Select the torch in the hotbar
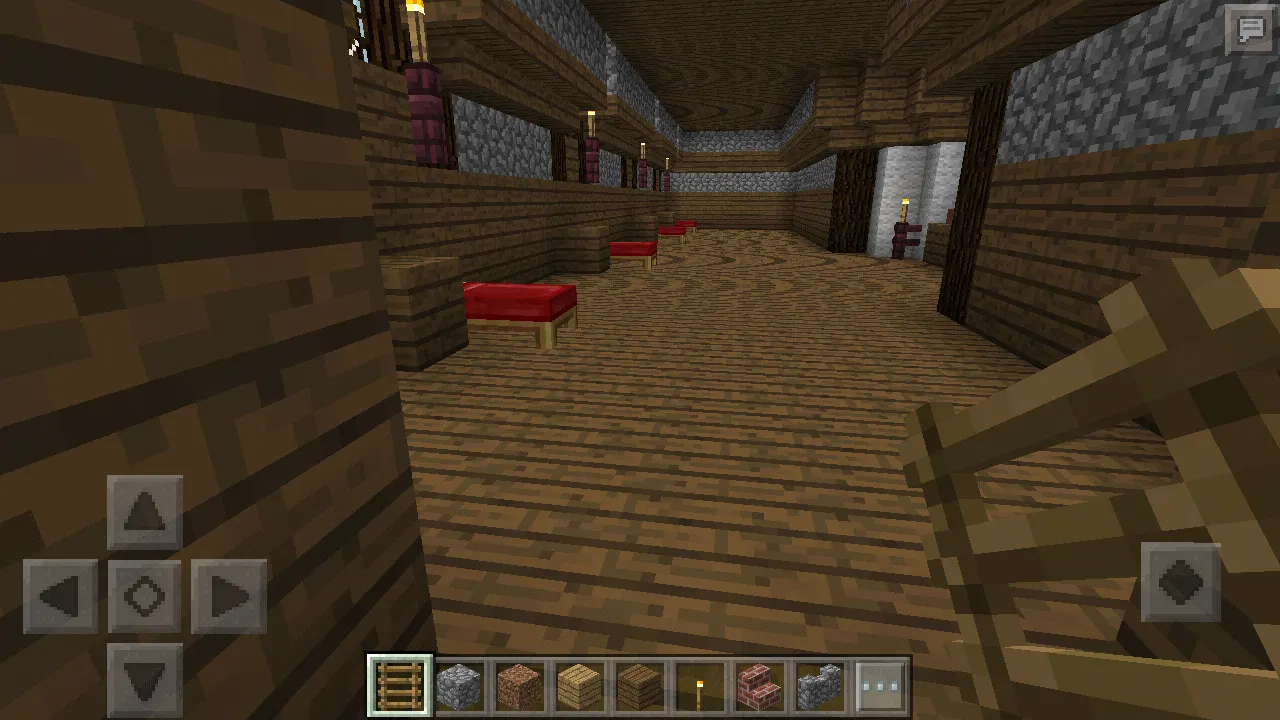Viewport: 1280px width, 720px height. click(699, 686)
